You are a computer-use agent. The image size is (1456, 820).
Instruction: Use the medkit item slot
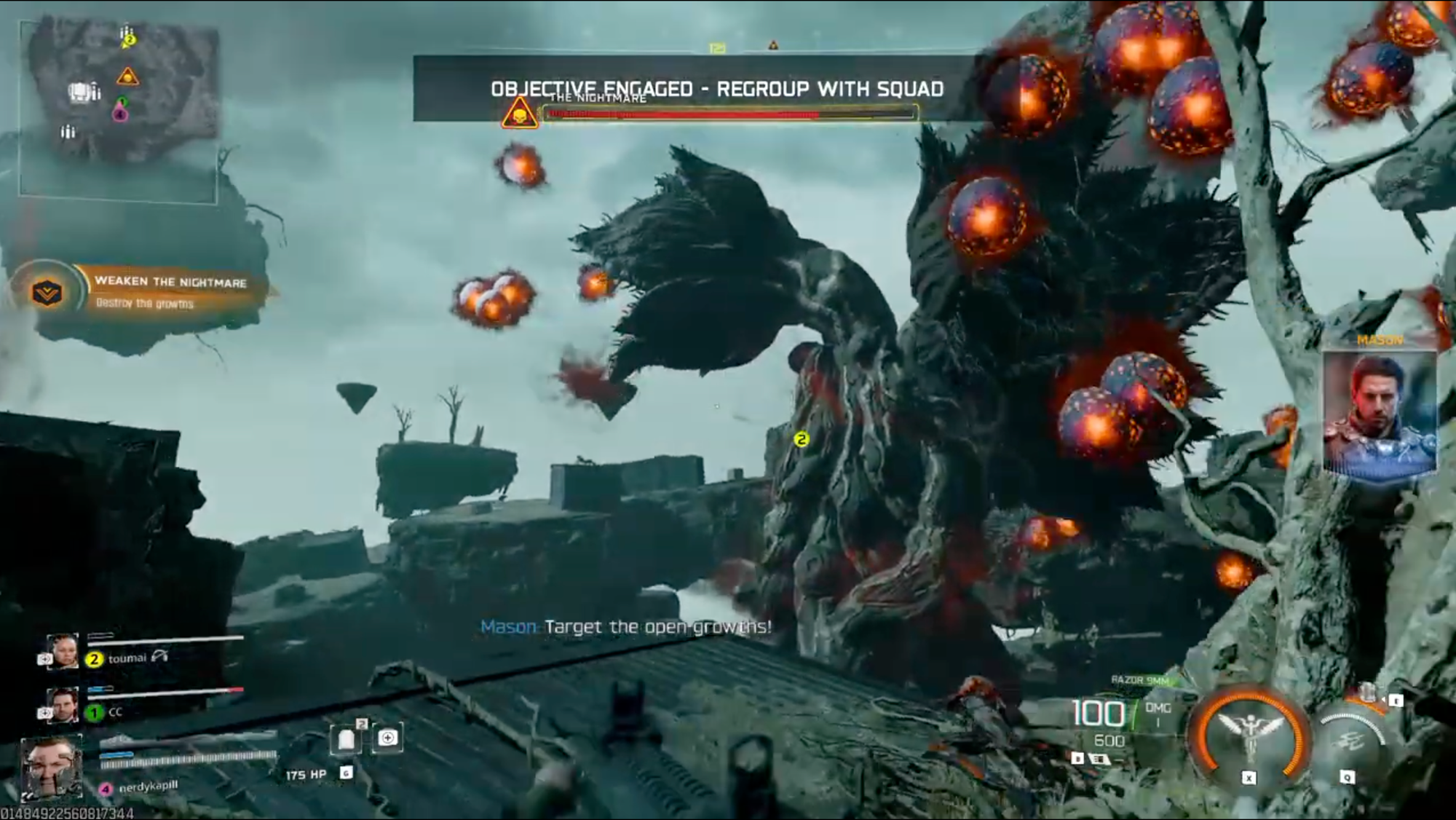pyautogui.click(x=388, y=738)
